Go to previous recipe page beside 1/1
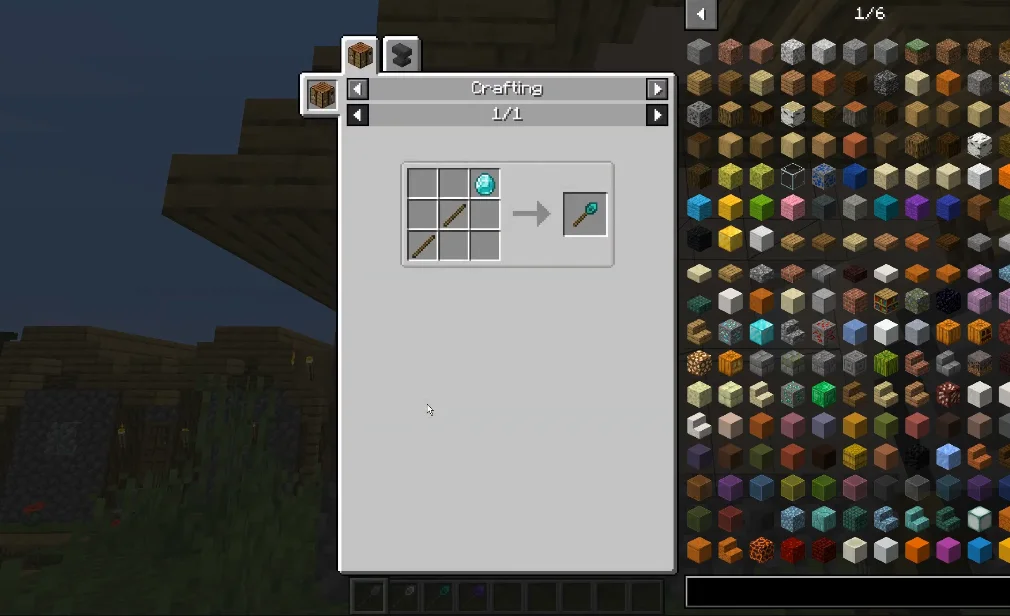The height and width of the screenshot is (616, 1010). 357,115
